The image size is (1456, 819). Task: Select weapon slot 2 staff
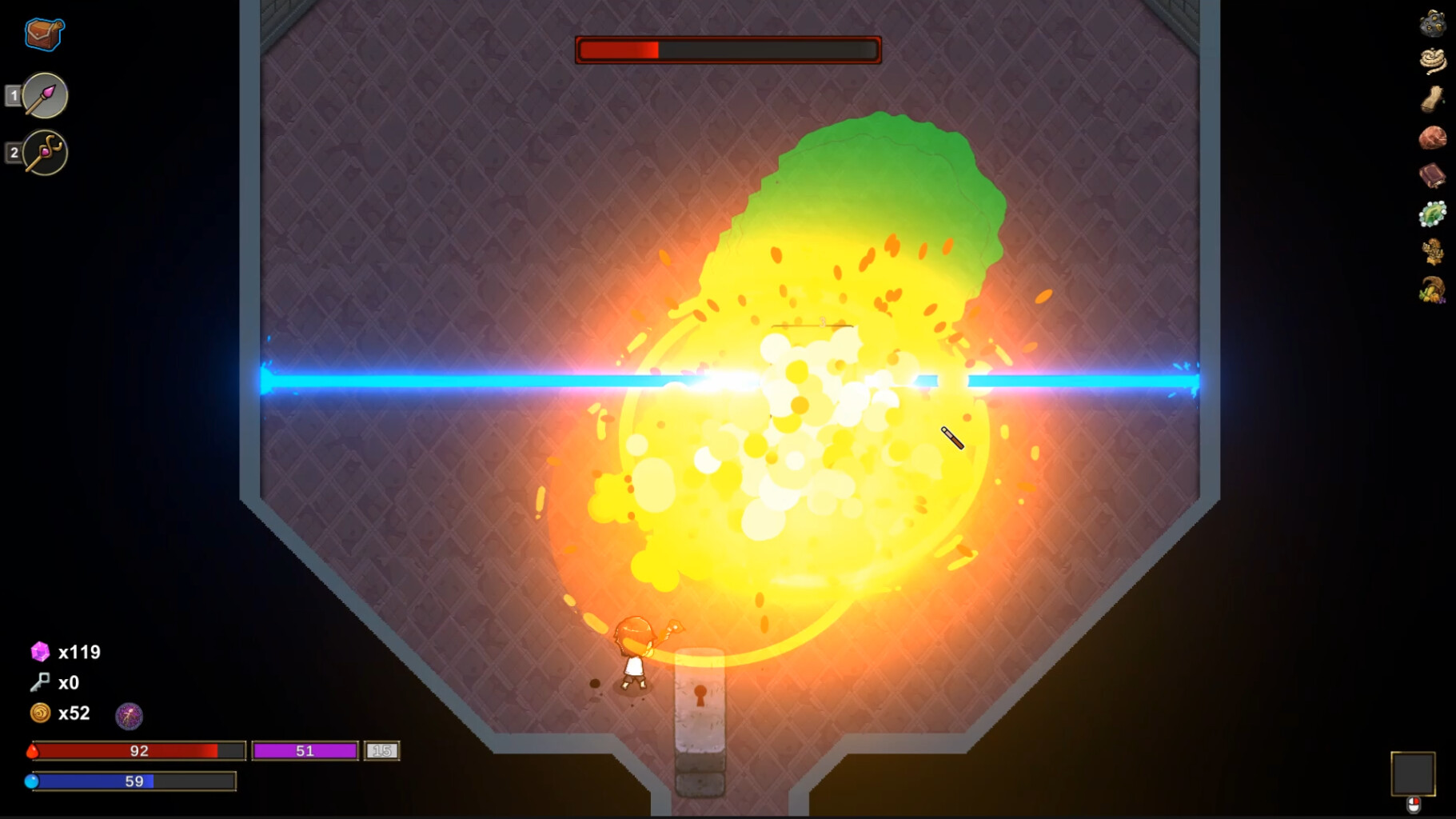pyautogui.click(x=44, y=153)
